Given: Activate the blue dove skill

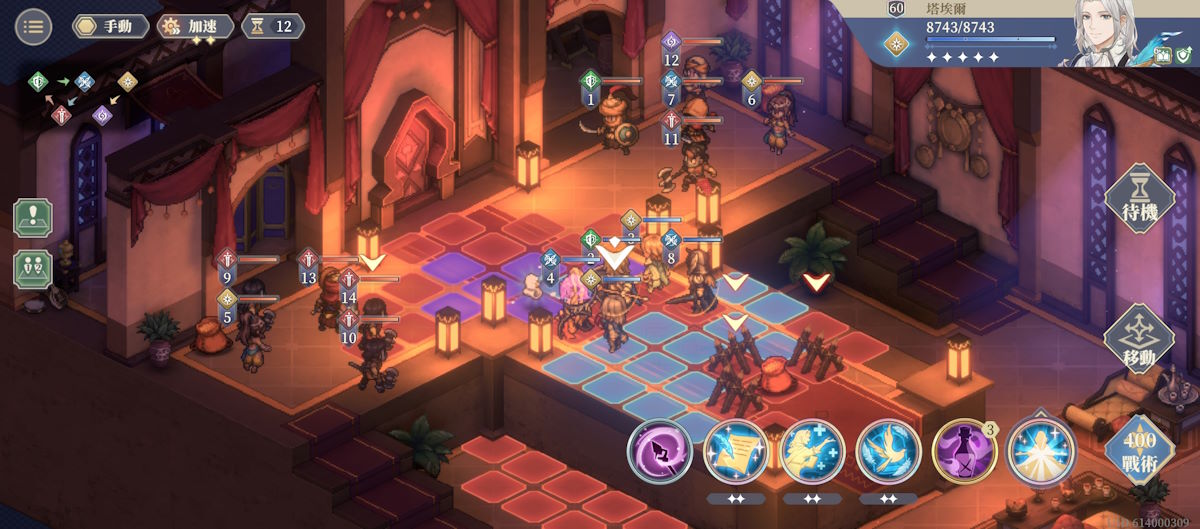Looking at the screenshot, I should pyautogui.click(x=888, y=450).
